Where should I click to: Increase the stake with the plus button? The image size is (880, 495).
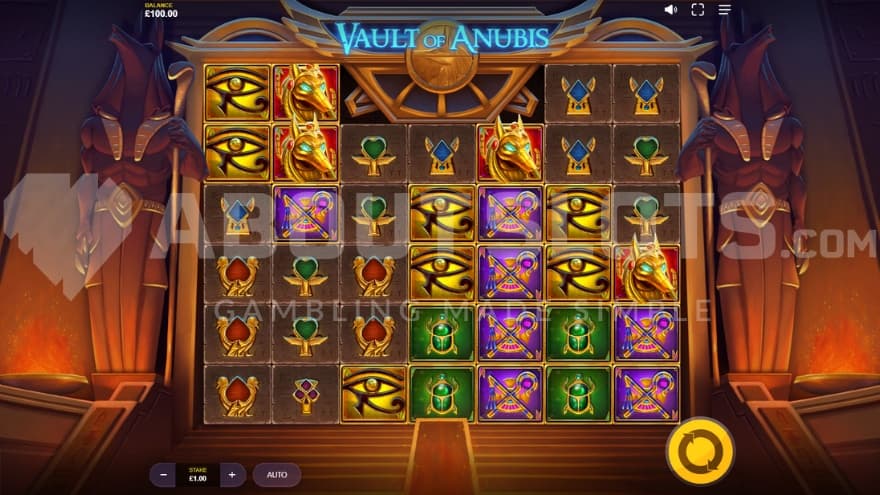pyautogui.click(x=231, y=474)
